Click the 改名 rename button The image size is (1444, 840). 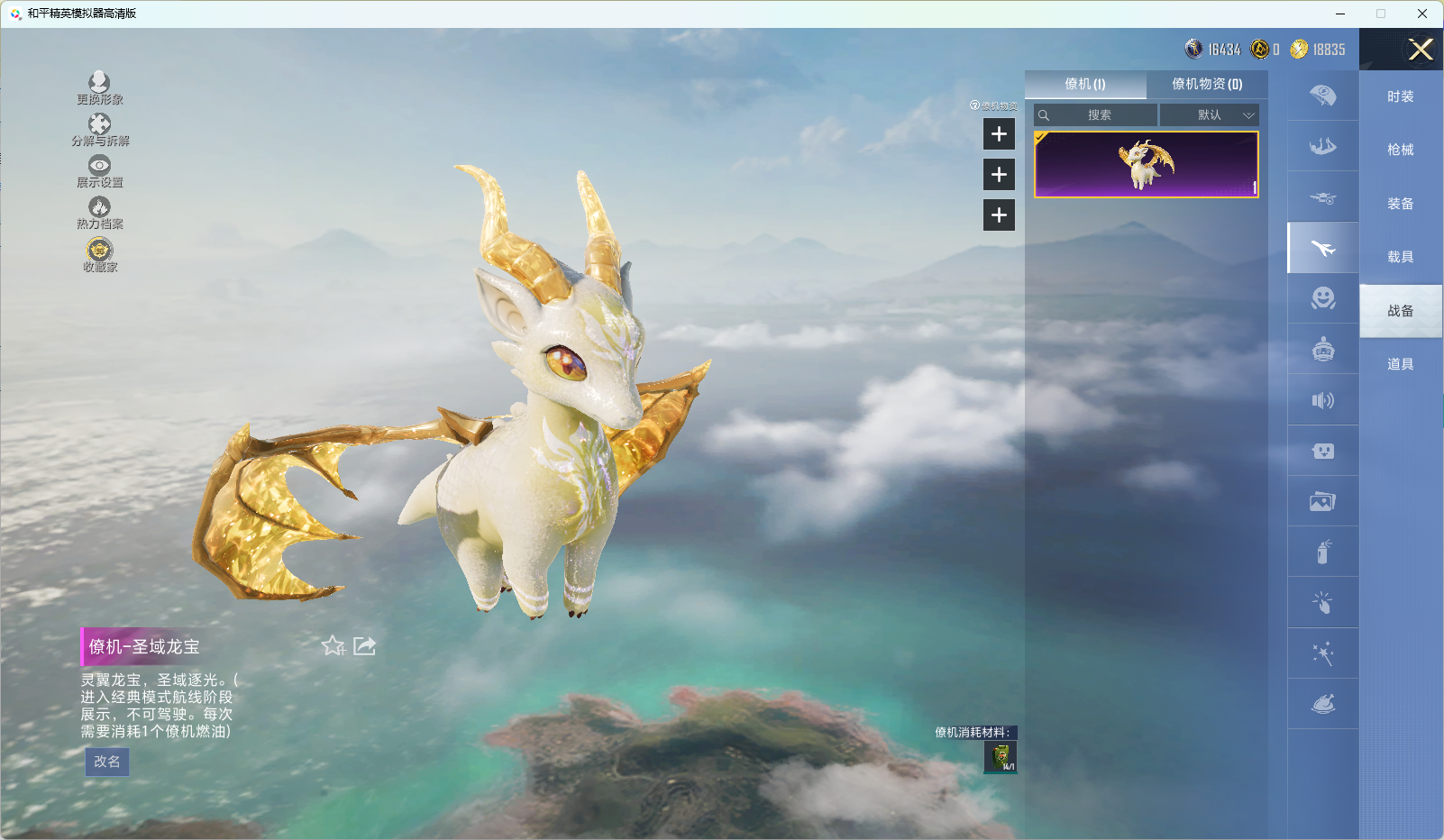coord(107,762)
